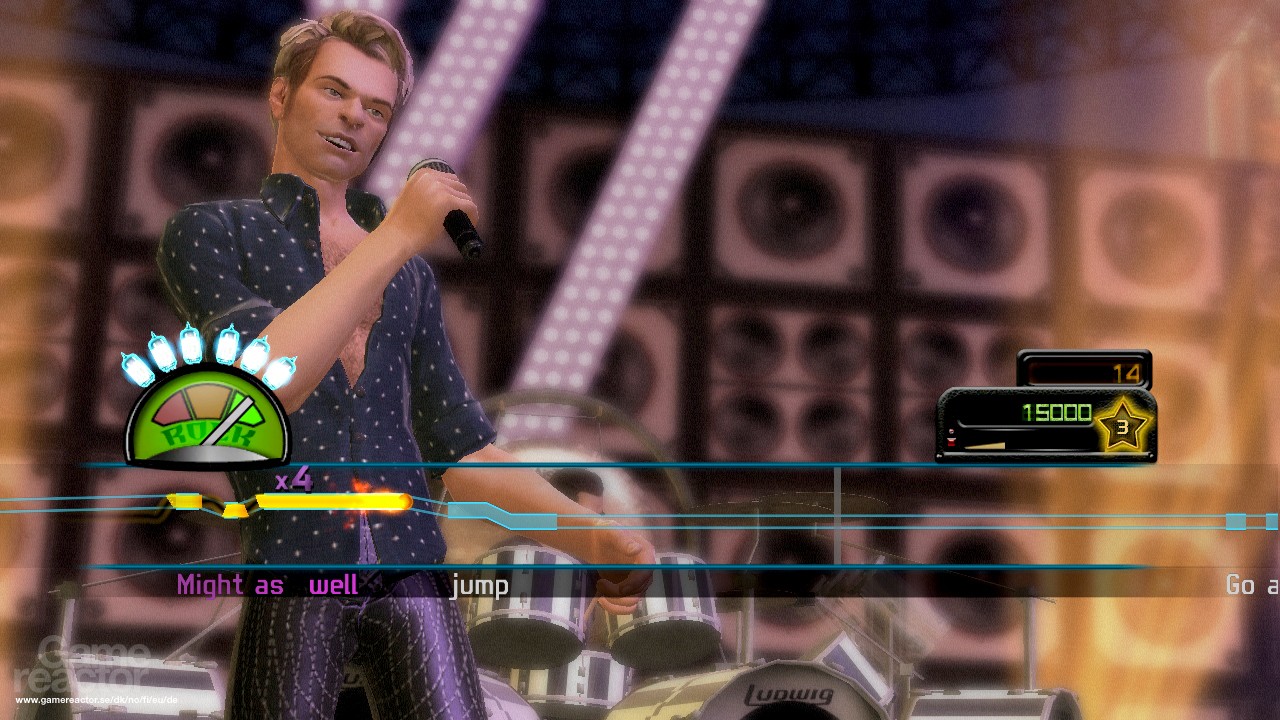Screen dimensions: 1280x720
Task: Select the gold star counter showing 3
Action: coord(1123,425)
